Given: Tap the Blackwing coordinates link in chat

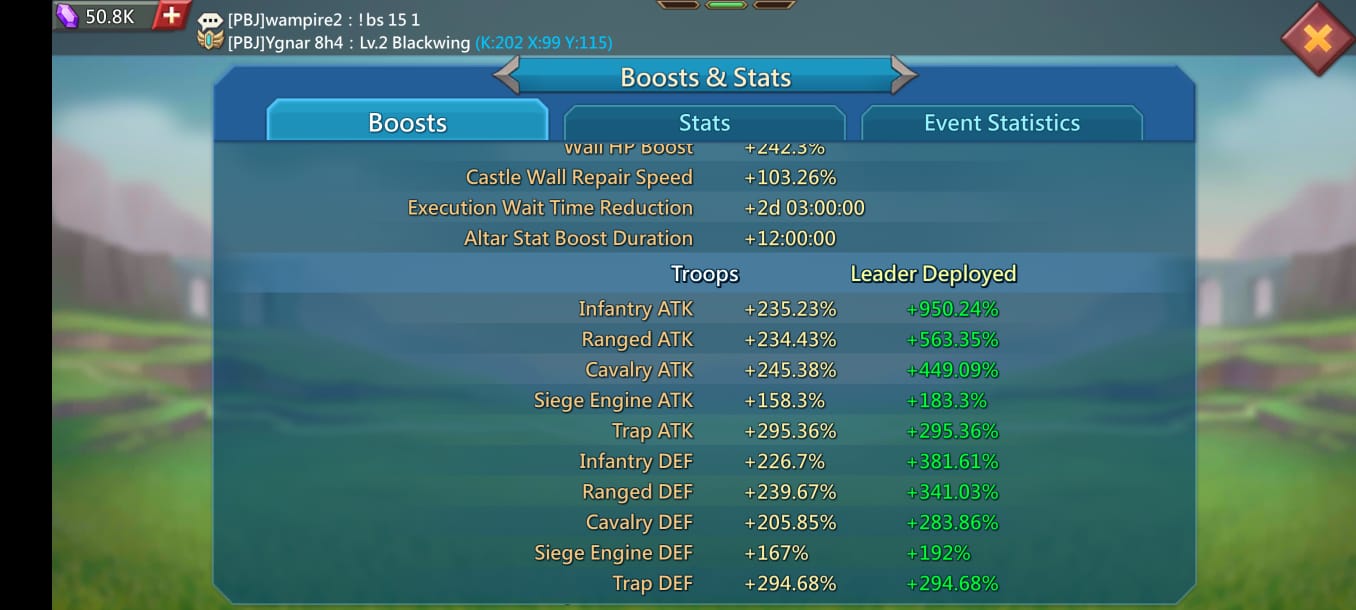Looking at the screenshot, I should click(x=543, y=43).
